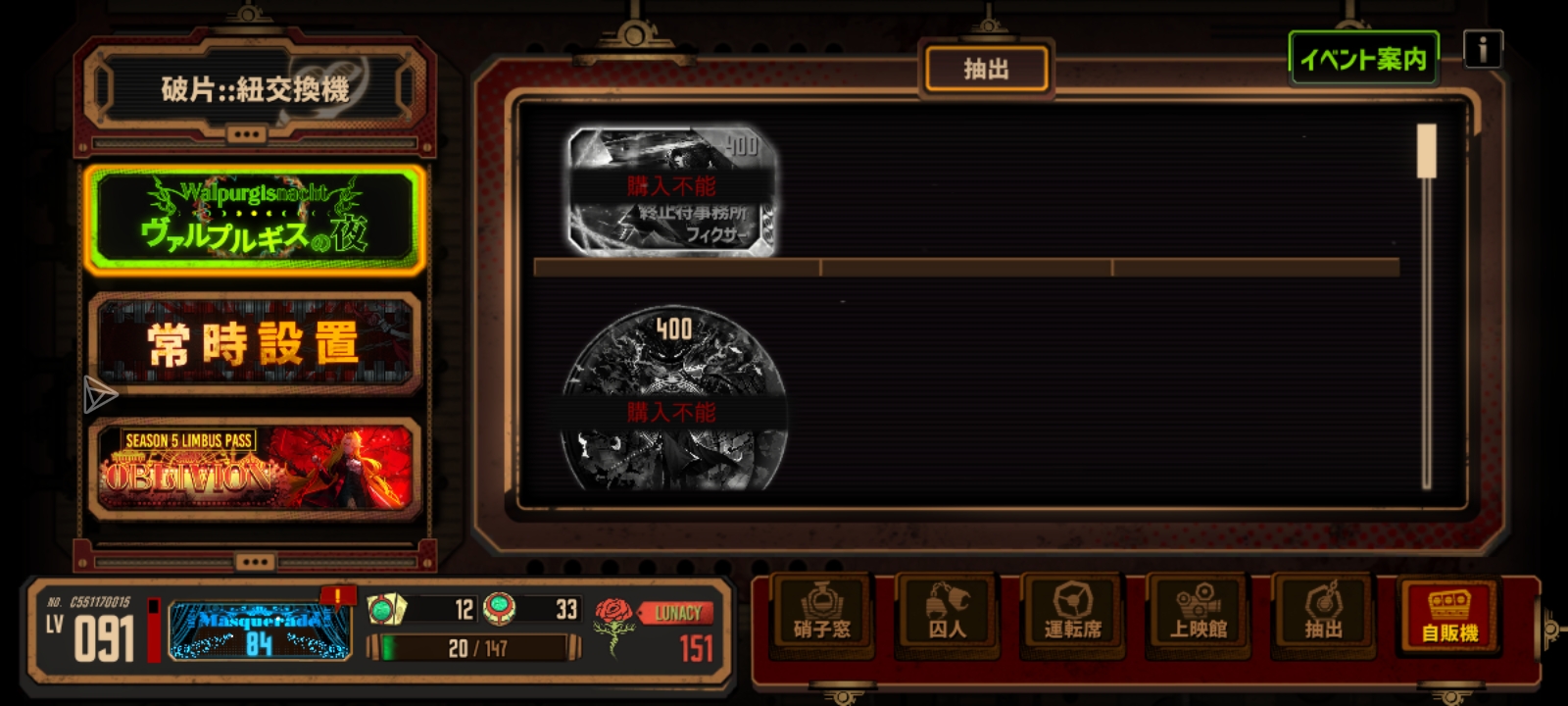The width and height of the screenshot is (1568, 706).
Task: Open the Lunacy rose currency panel
Action: tap(655, 629)
